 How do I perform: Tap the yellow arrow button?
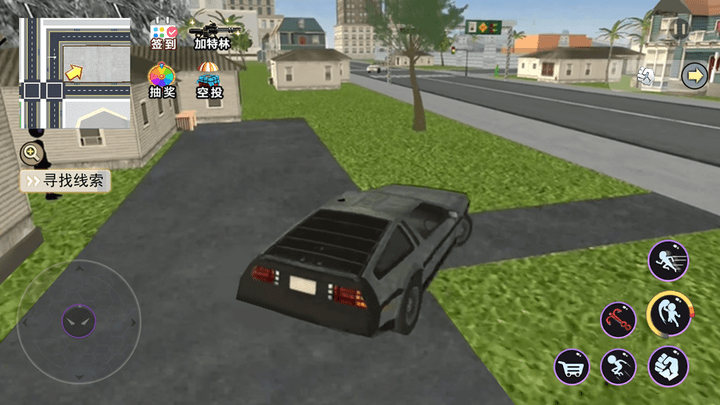pos(693,75)
